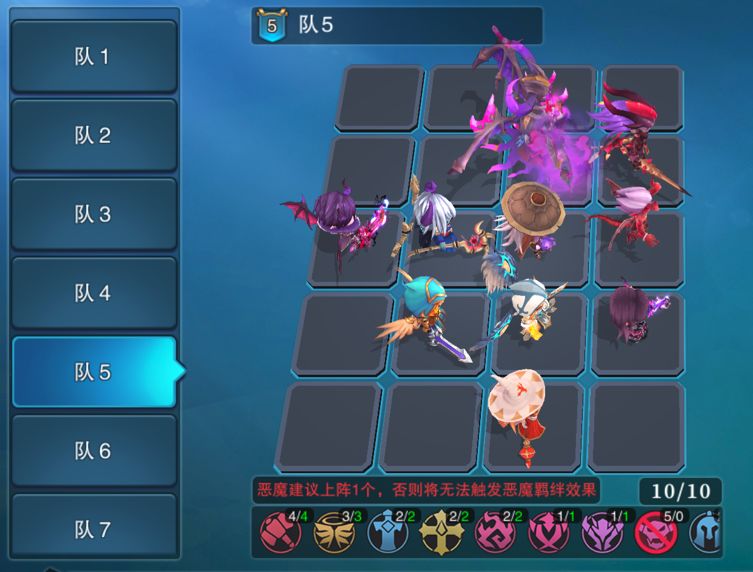Screen dimensions: 753x572
Task: Select the pink horned 1/1 synergy icon
Action: (548, 533)
